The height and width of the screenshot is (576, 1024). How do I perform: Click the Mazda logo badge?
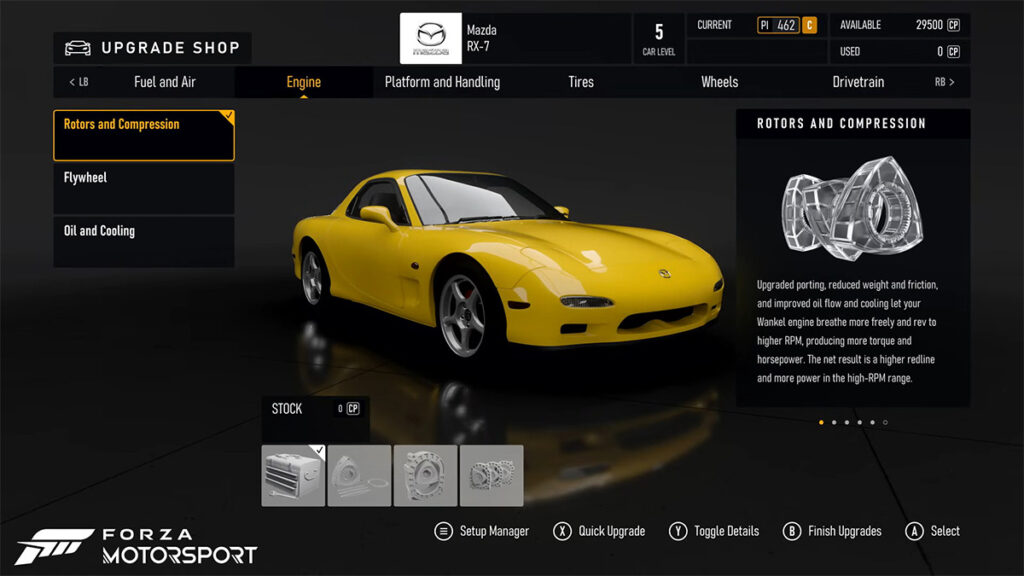point(431,39)
